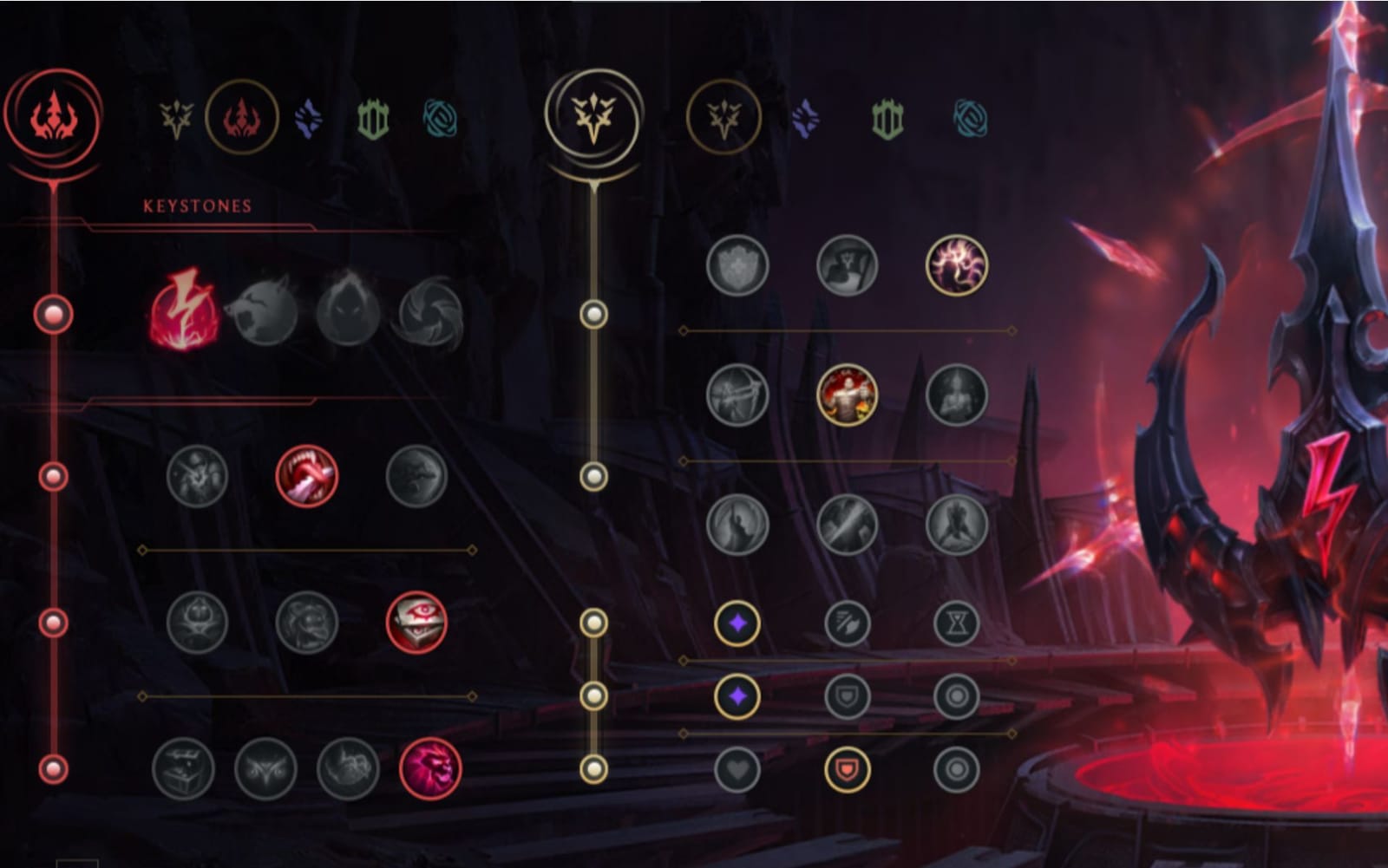Select the Cheap Shot rune
The image size is (1388, 868).
tap(198, 475)
